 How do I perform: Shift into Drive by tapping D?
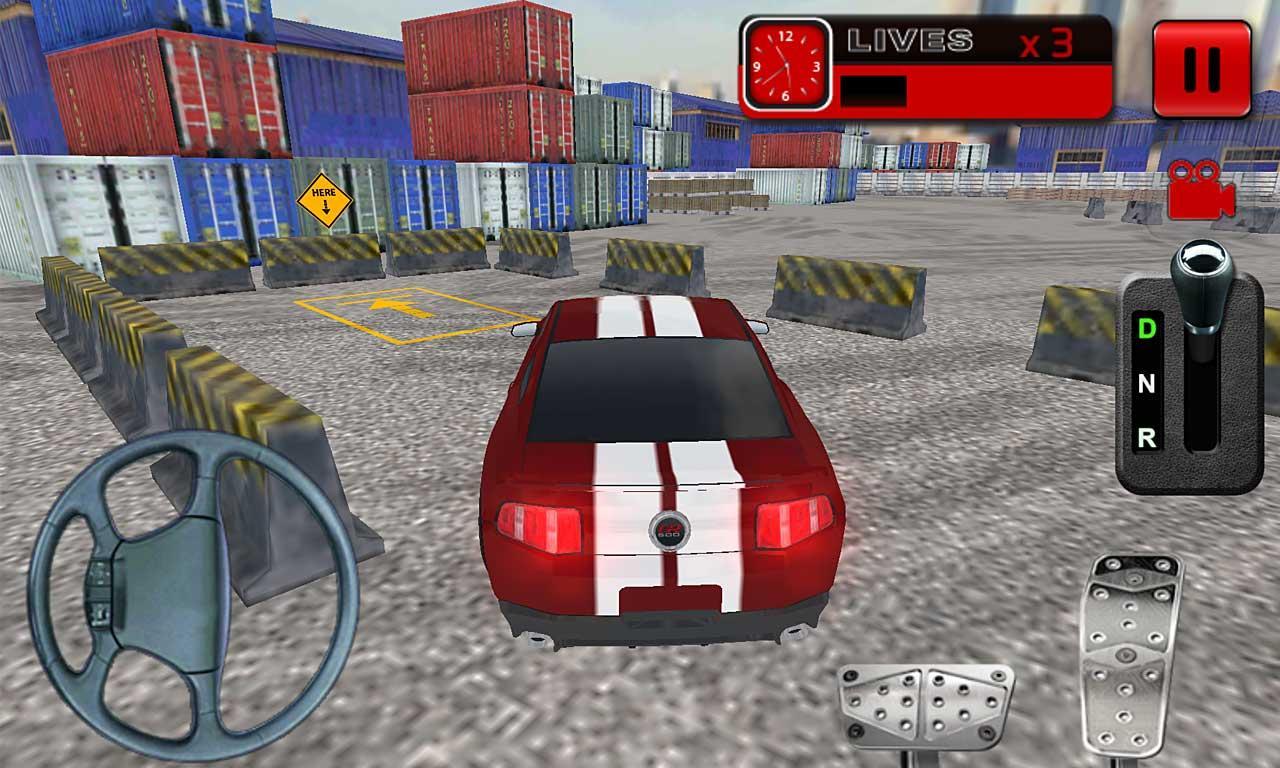tap(1146, 330)
